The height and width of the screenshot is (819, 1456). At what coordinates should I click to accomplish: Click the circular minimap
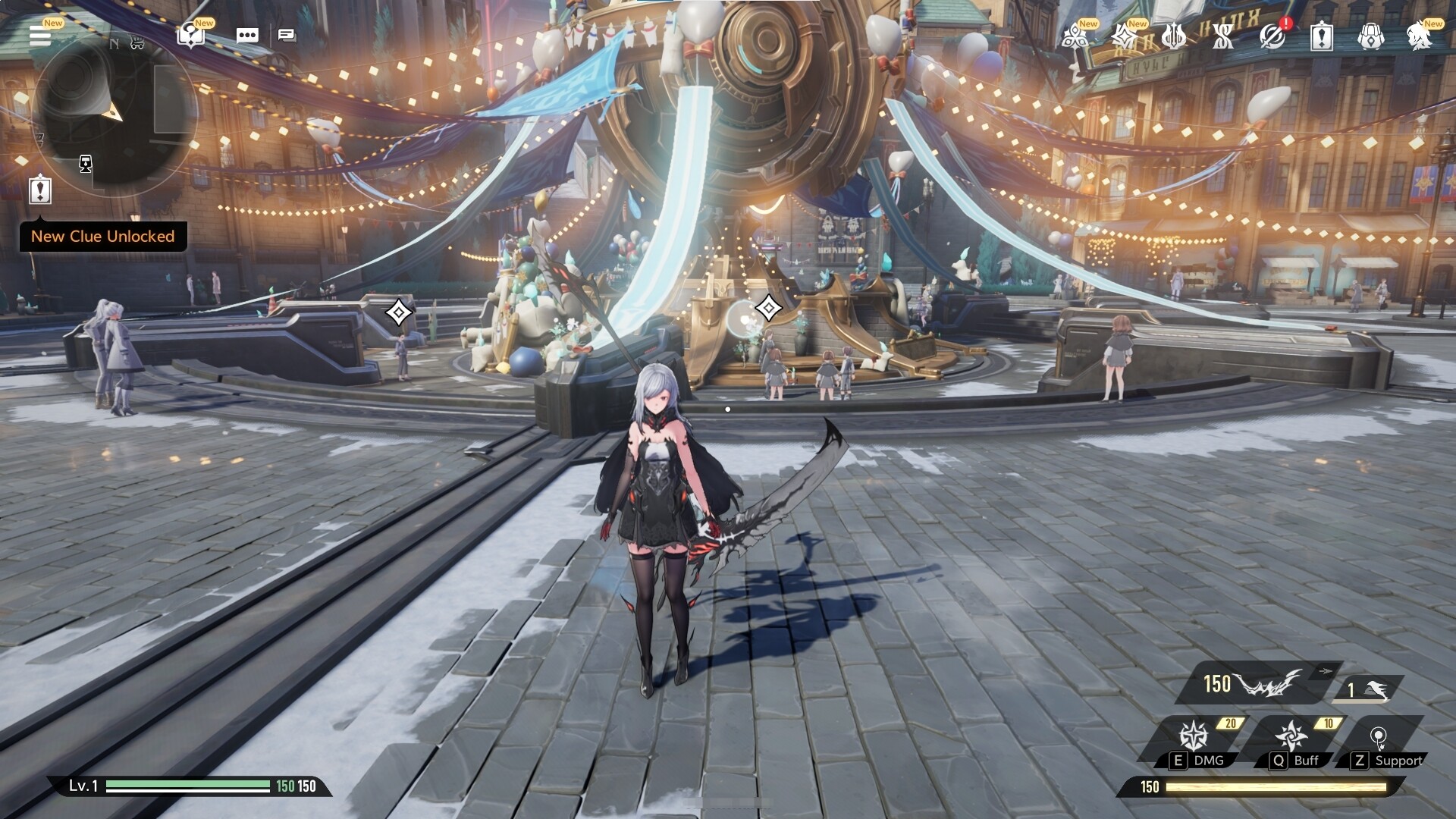[x=114, y=114]
